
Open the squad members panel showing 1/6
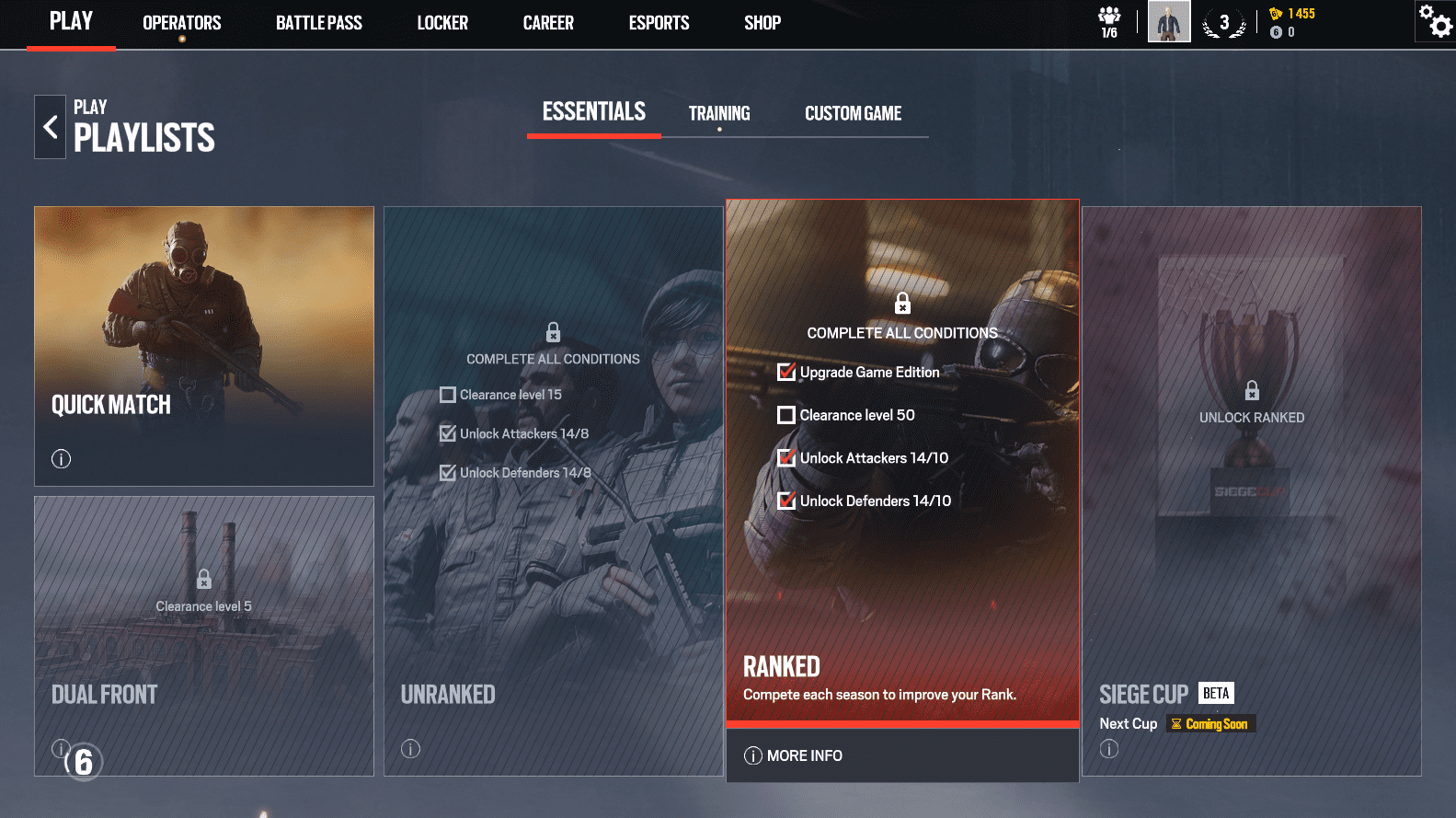coord(1108,20)
